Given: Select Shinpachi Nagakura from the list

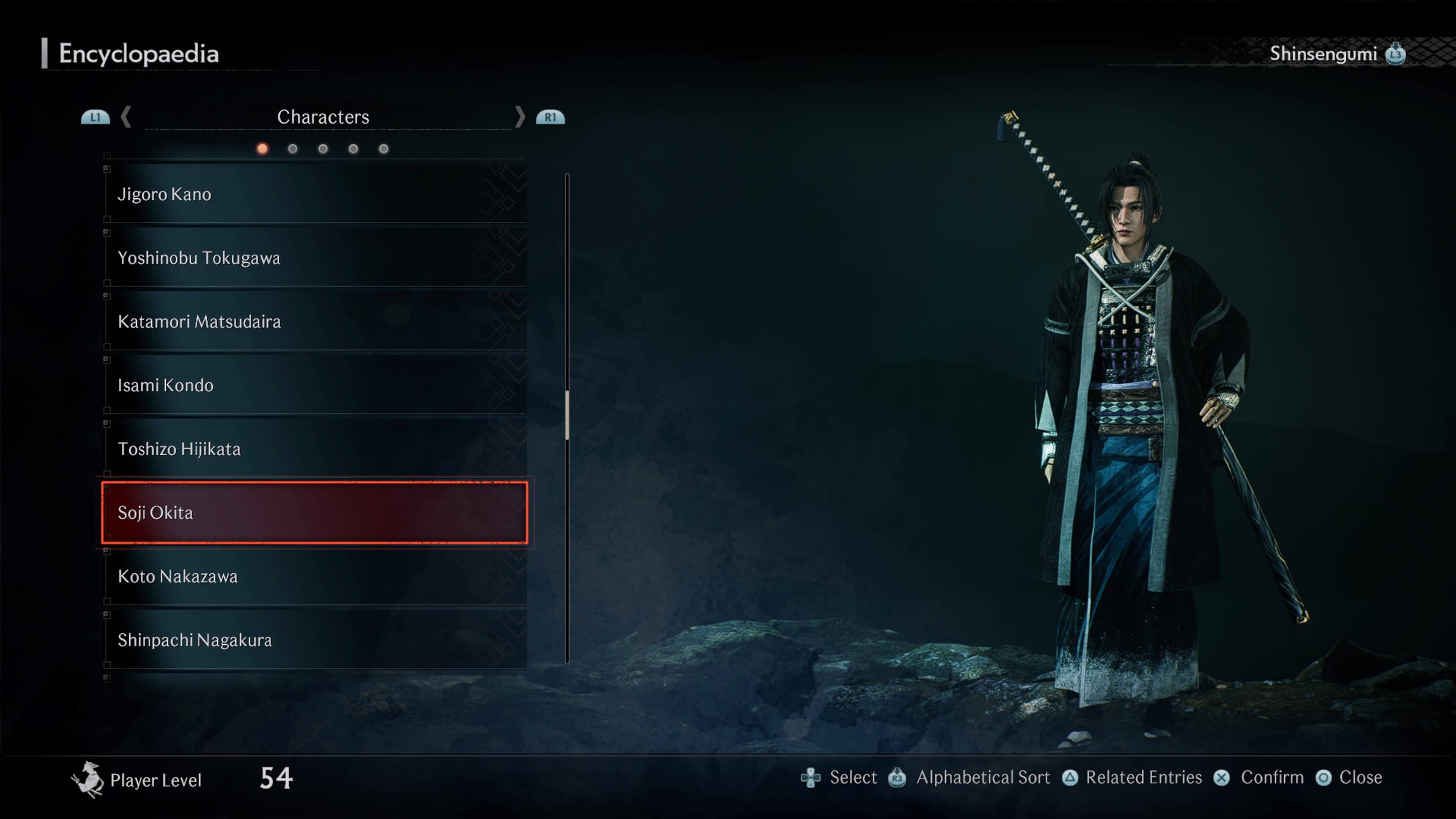Looking at the screenshot, I should [314, 640].
